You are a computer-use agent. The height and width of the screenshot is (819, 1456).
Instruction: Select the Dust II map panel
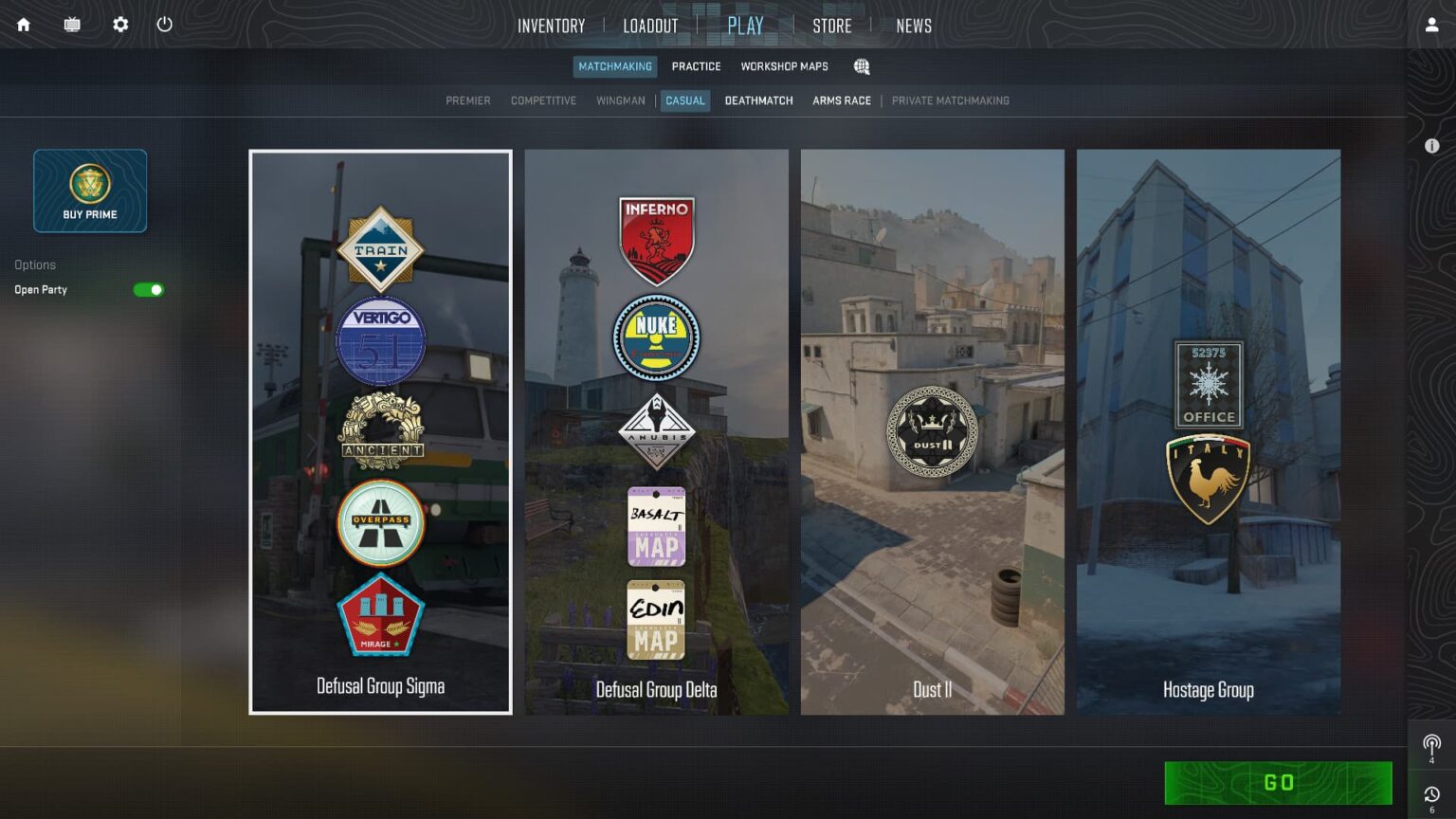coord(932,431)
